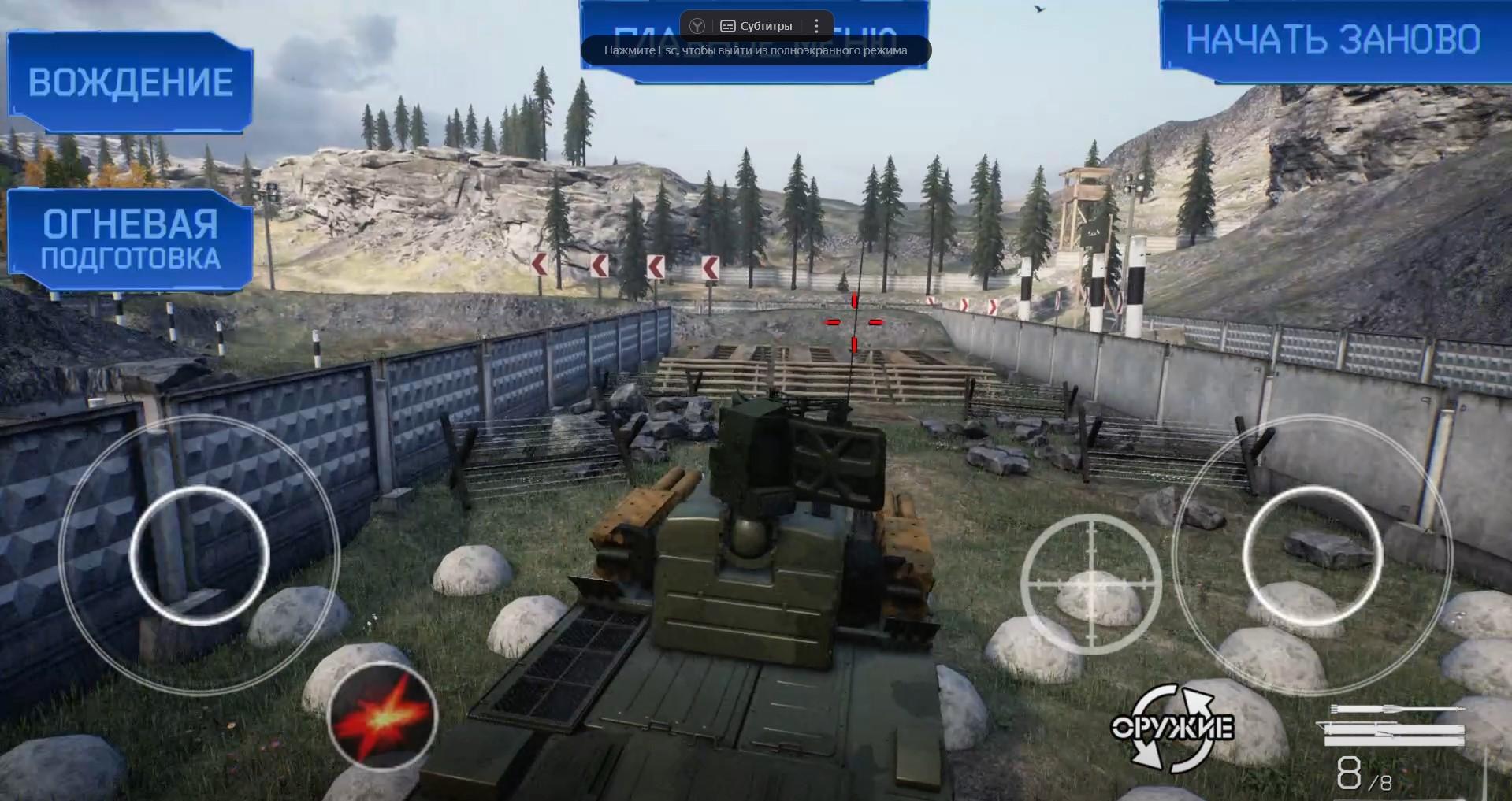This screenshot has width=1512, height=801.
Task: Click the Начать заново restart button
Action: [1333, 41]
